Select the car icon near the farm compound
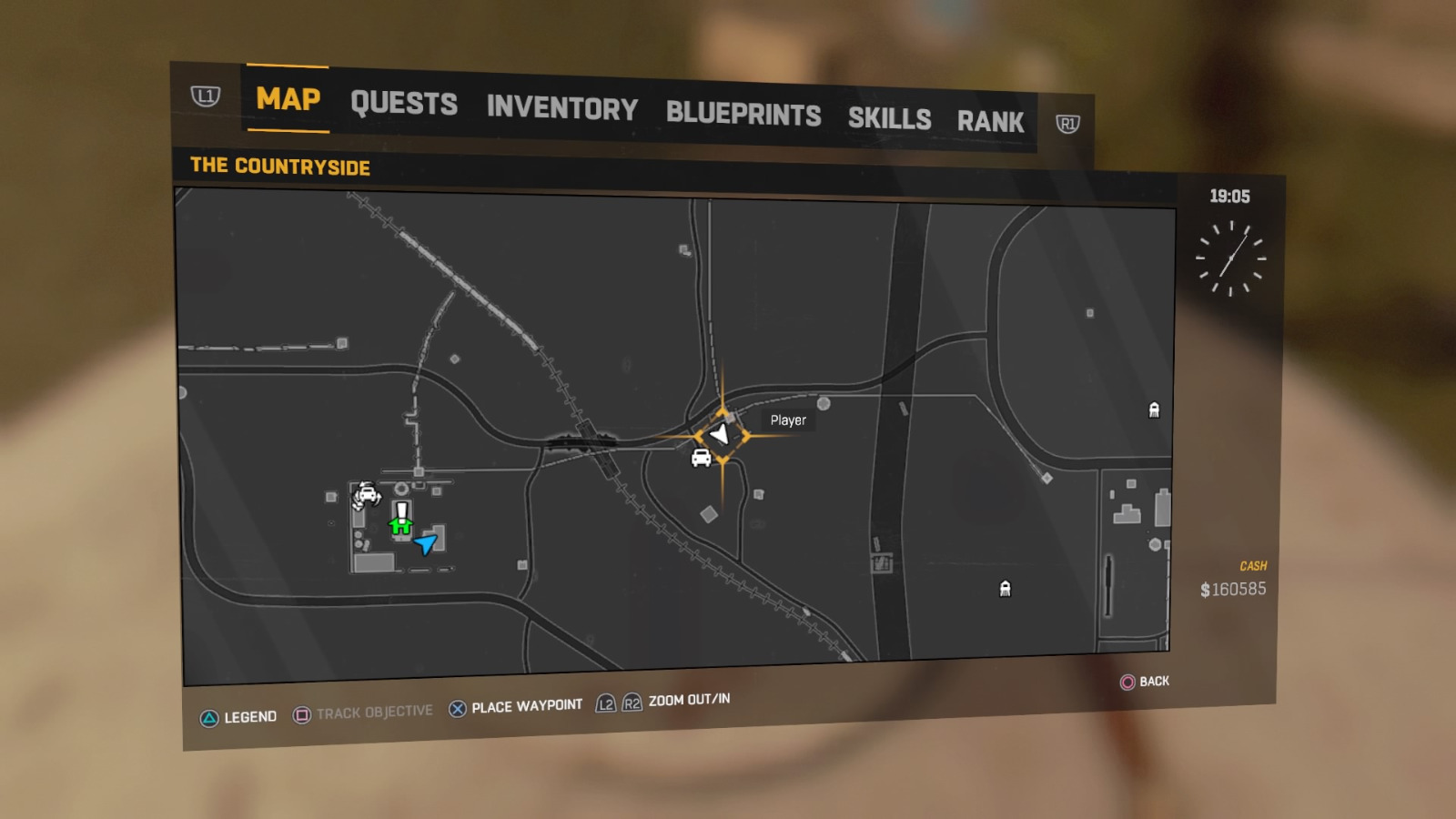This screenshot has height=819, width=1456. tap(367, 492)
